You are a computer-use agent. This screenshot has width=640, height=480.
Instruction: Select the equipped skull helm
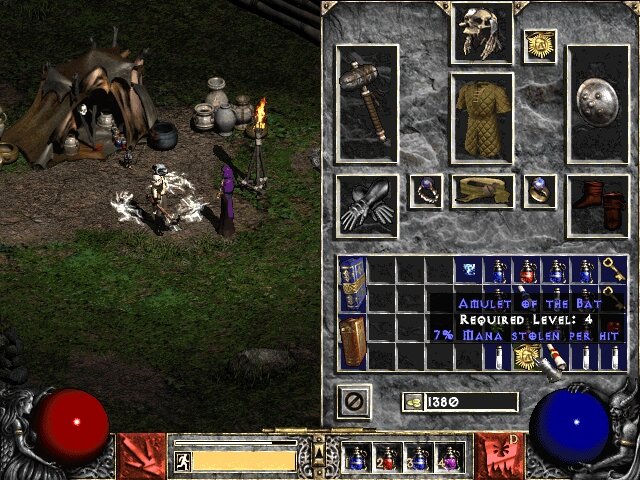click(x=482, y=32)
